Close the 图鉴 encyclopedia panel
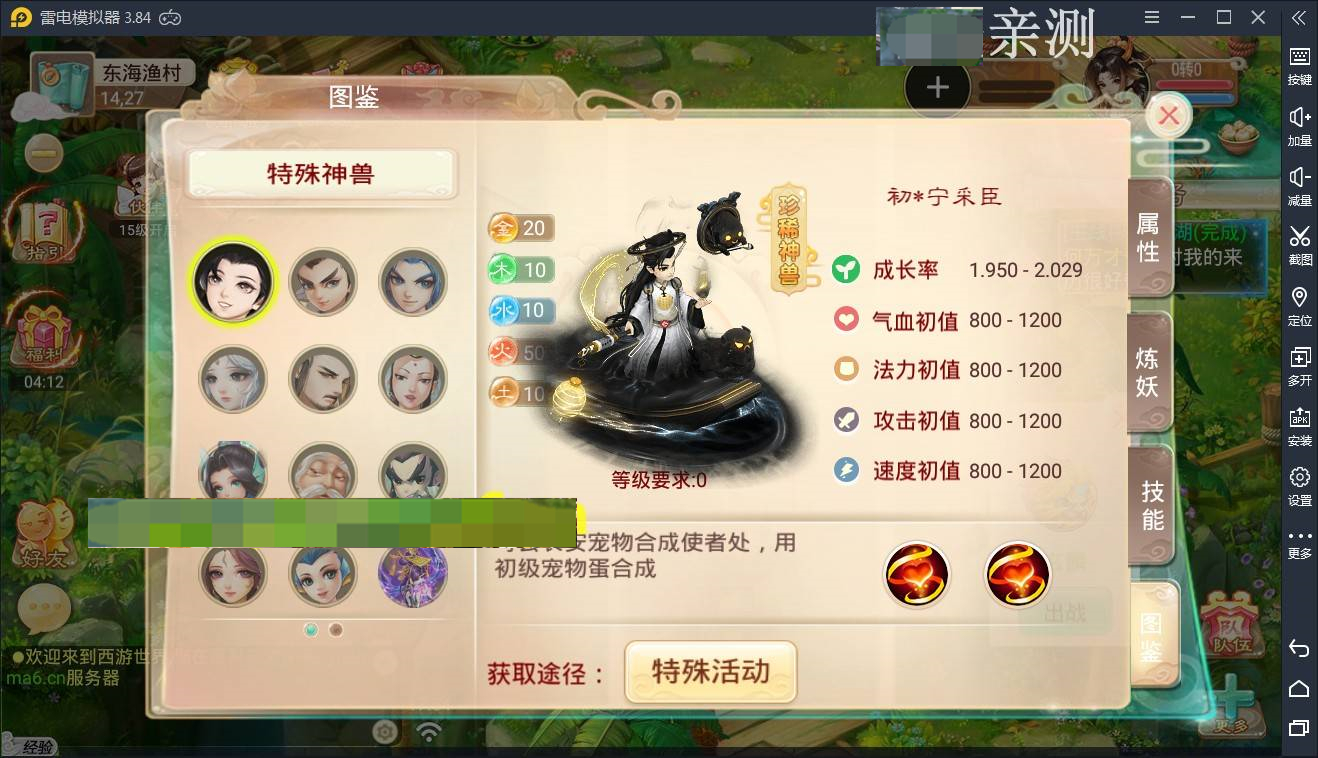 tap(1168, 115)
